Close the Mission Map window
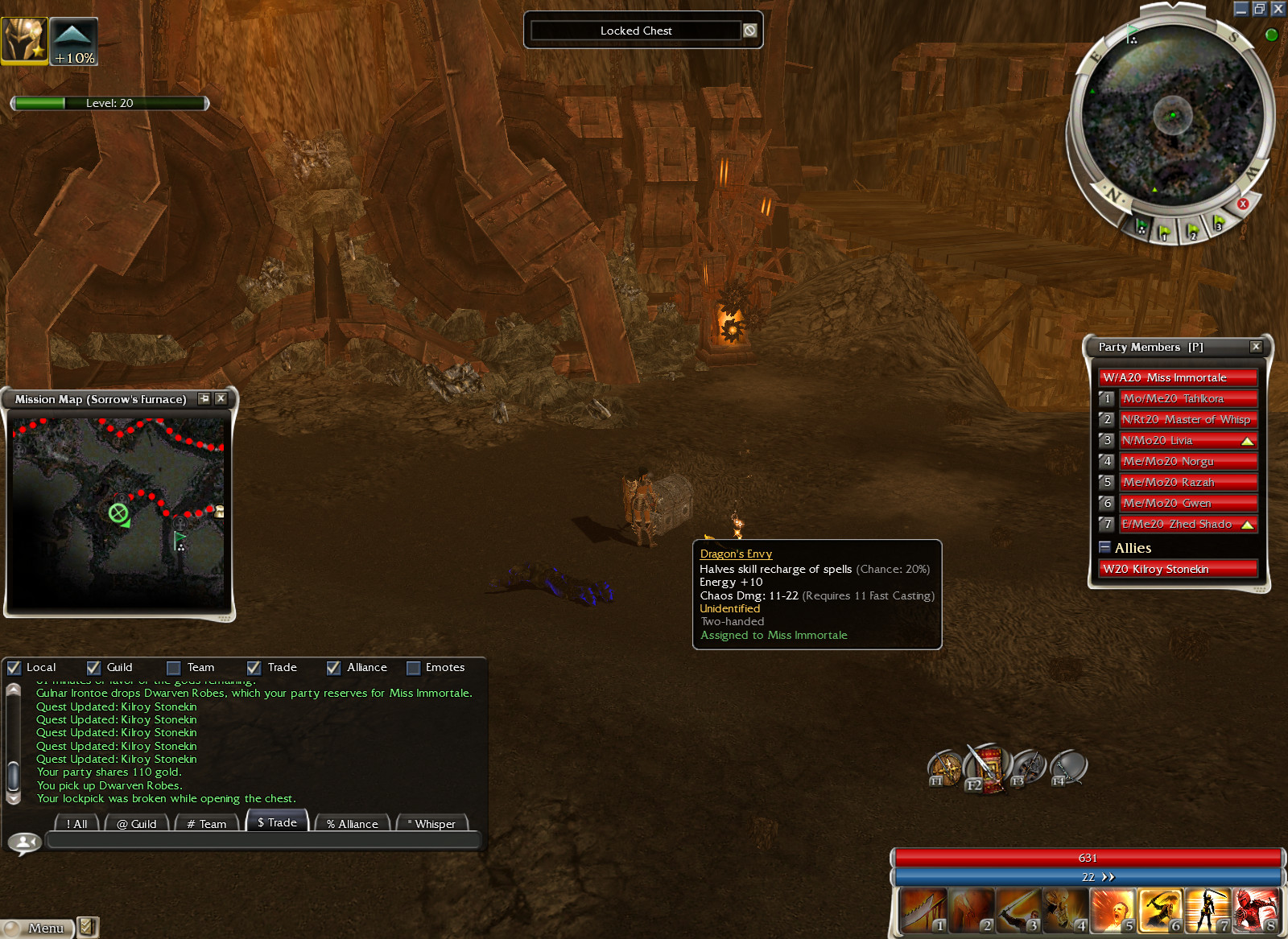This screenshot has width=1288, height=939. tap(221, 398)
